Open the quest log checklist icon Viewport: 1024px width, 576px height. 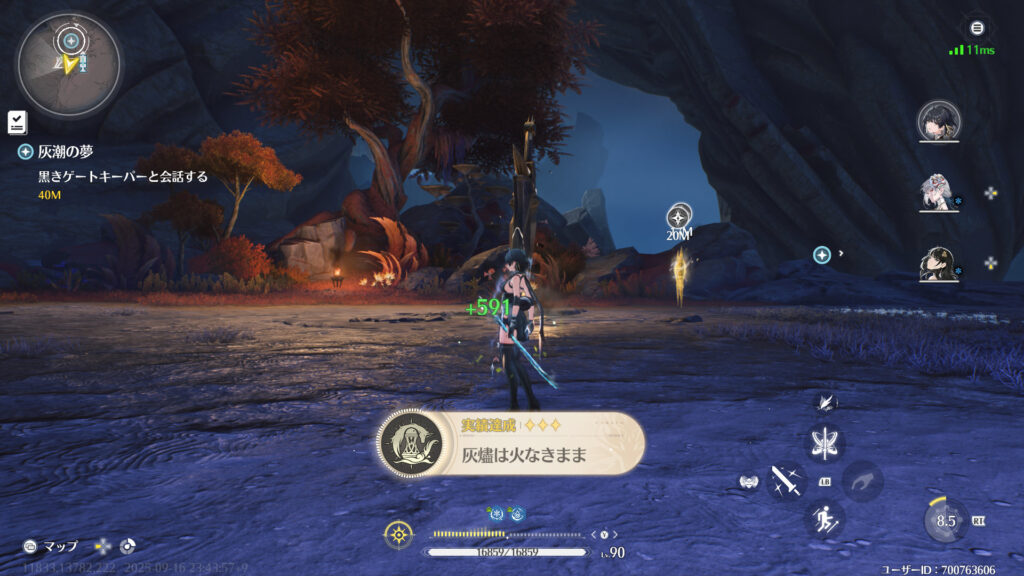pyautogui.click(x=17, y=122)
